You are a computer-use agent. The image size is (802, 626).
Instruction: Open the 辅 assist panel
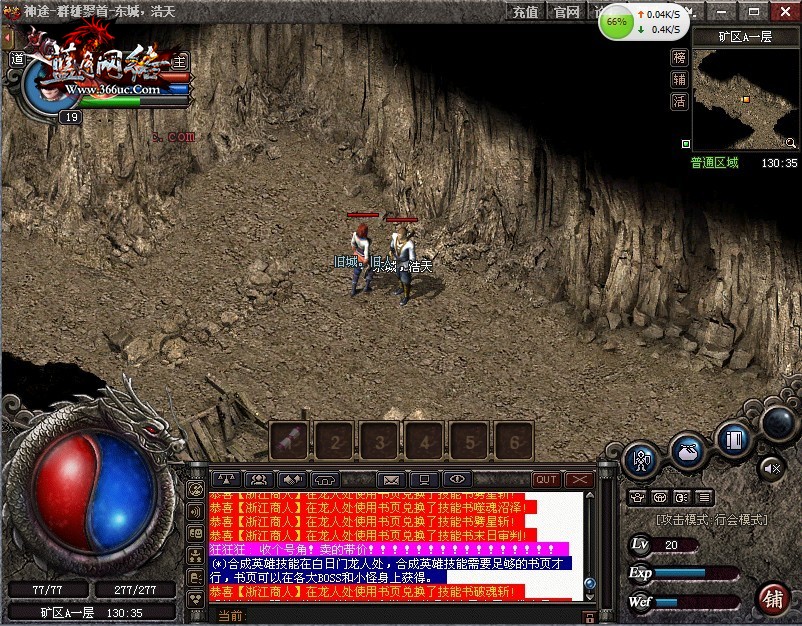point(680,80)
